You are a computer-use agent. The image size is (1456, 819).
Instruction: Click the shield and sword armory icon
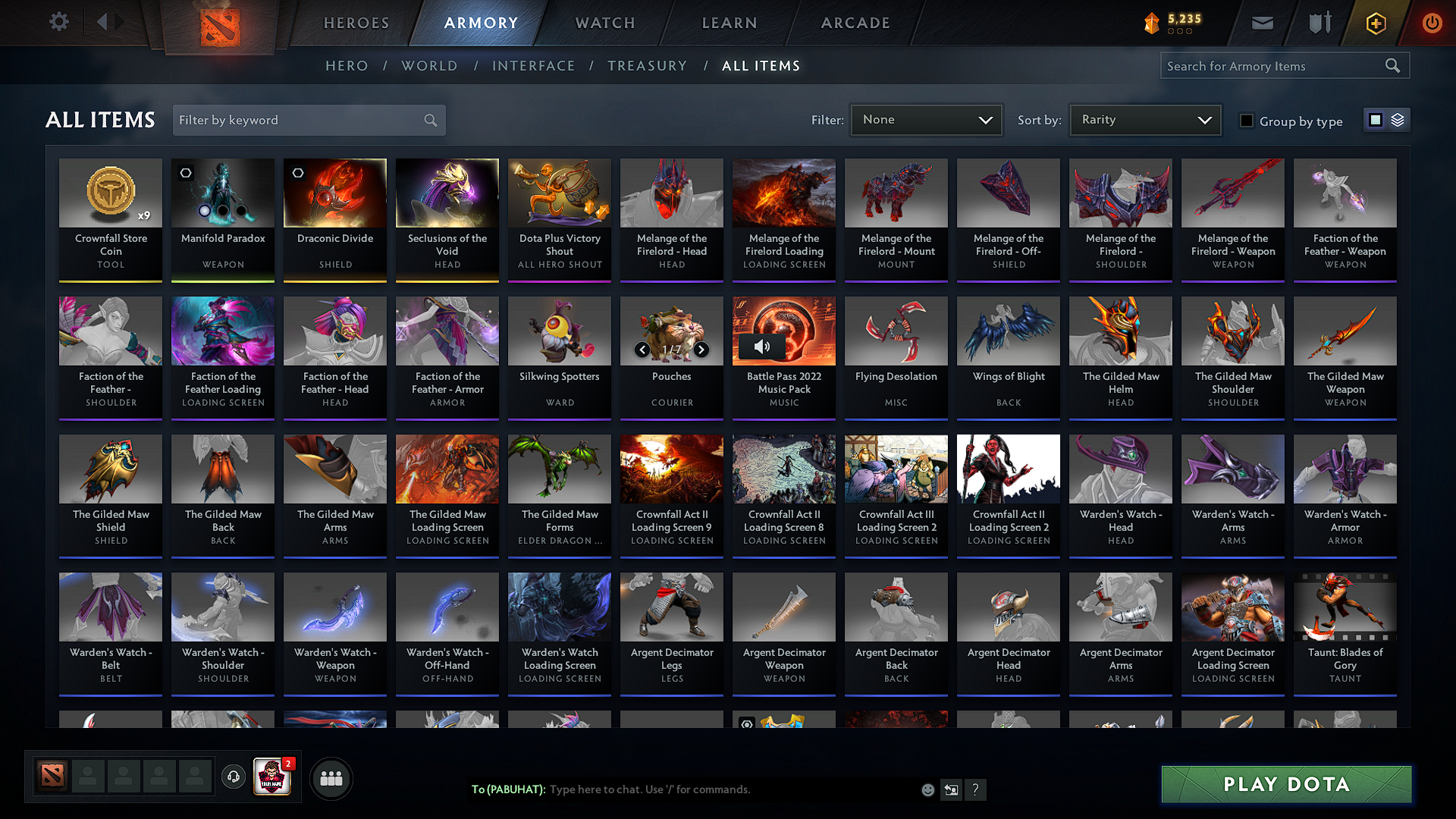pos(1319,22)
